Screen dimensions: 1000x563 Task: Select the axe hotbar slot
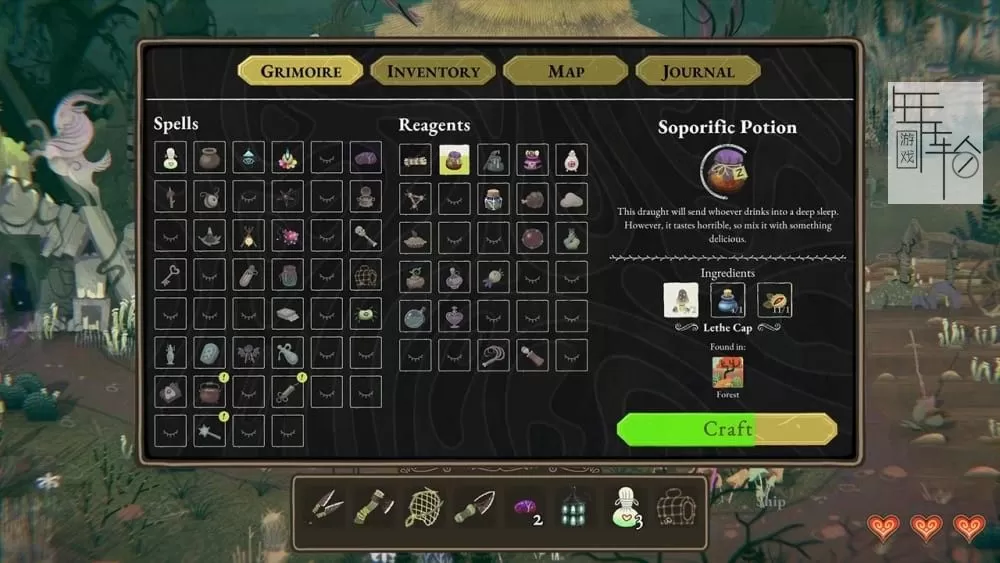374,507
